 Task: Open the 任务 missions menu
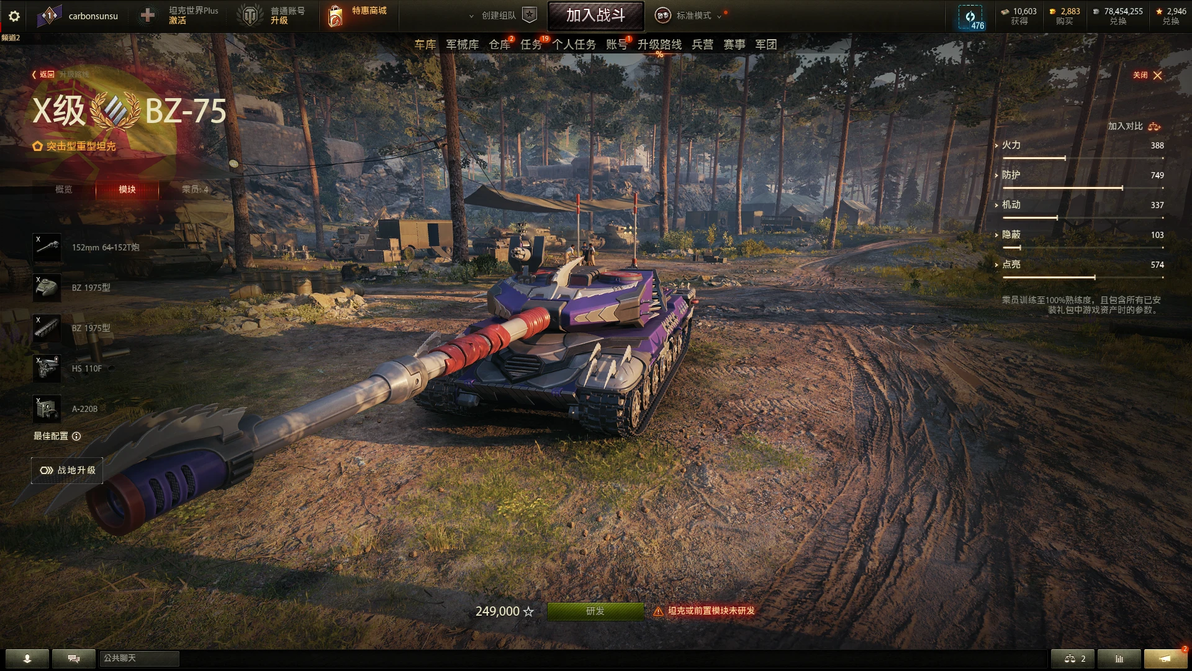[x=531, y=44]
